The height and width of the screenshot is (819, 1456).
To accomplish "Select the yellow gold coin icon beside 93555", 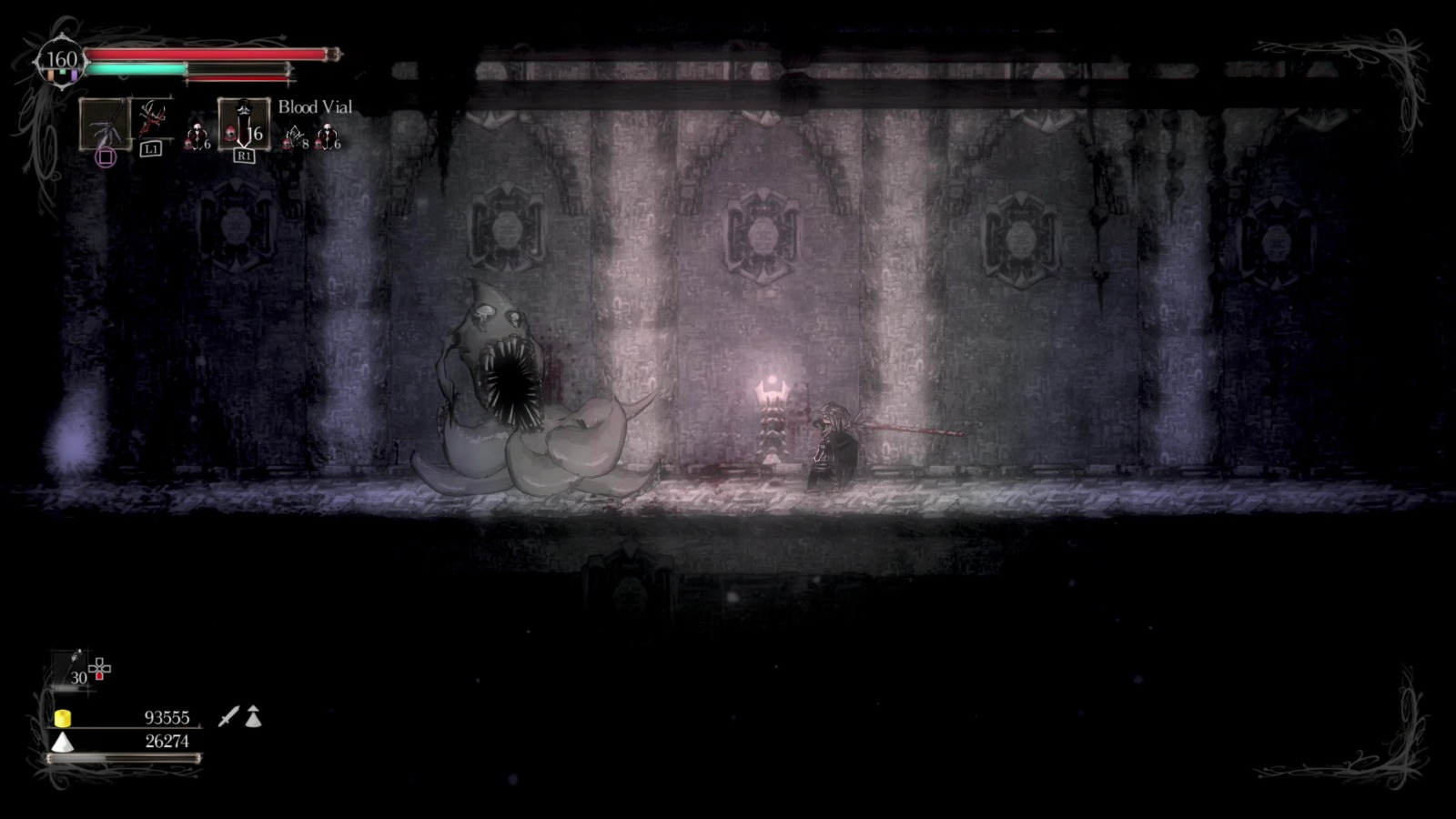I will tap(63, 717).
